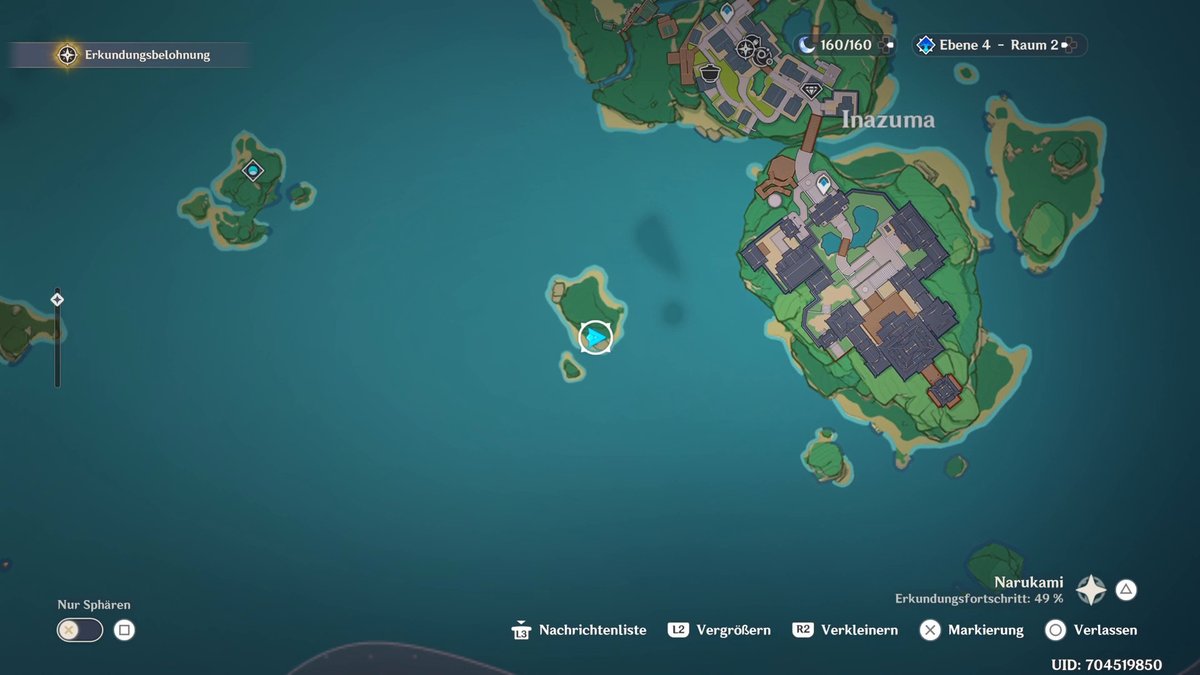The height and width of the screenshot is (675, 1200).
Task: Select the diamond gem shop marker
Action: 811,90
